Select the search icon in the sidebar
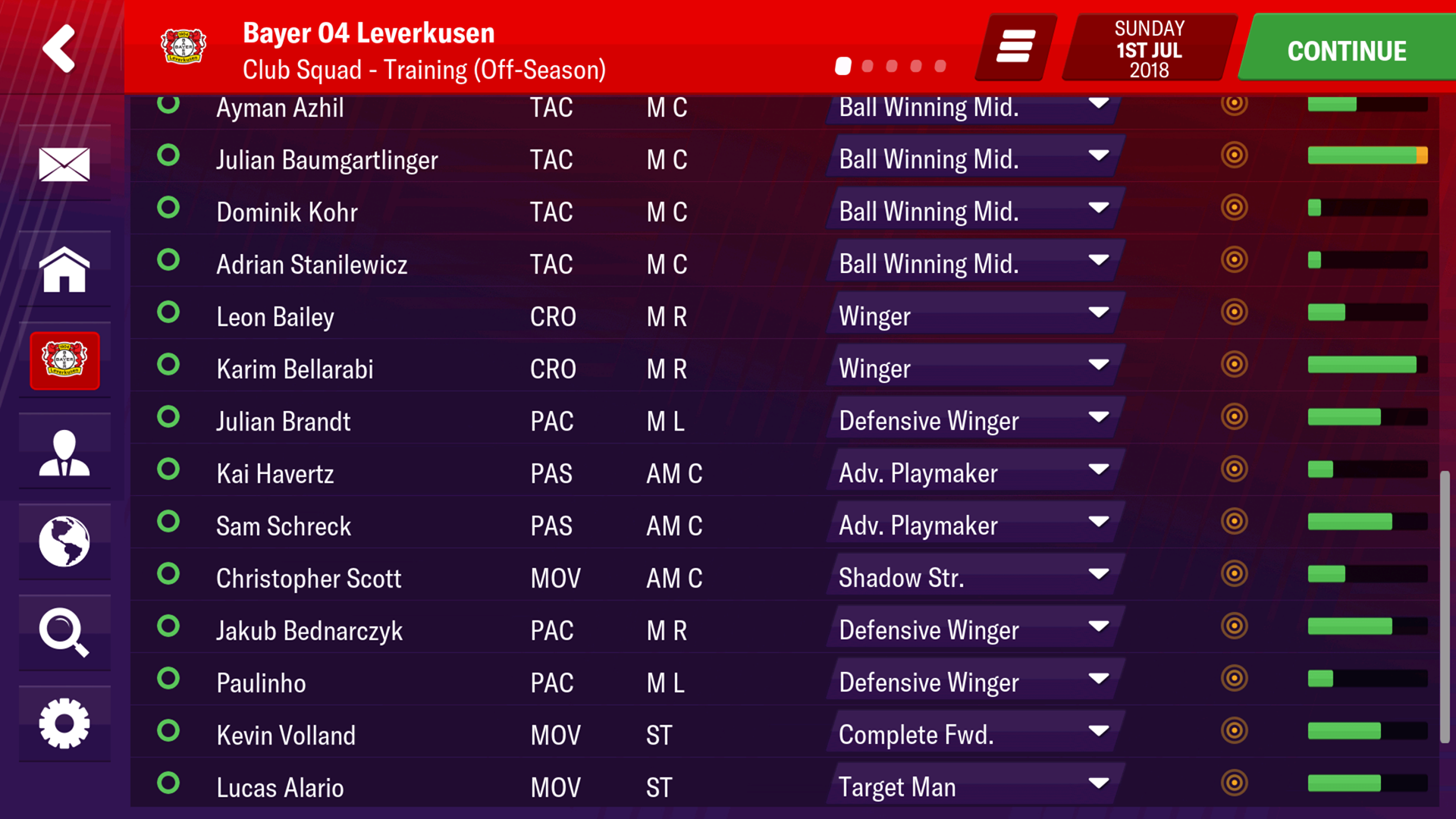Image resolution: width=1456 pixels, height=819 pixels. click(64, 633)
